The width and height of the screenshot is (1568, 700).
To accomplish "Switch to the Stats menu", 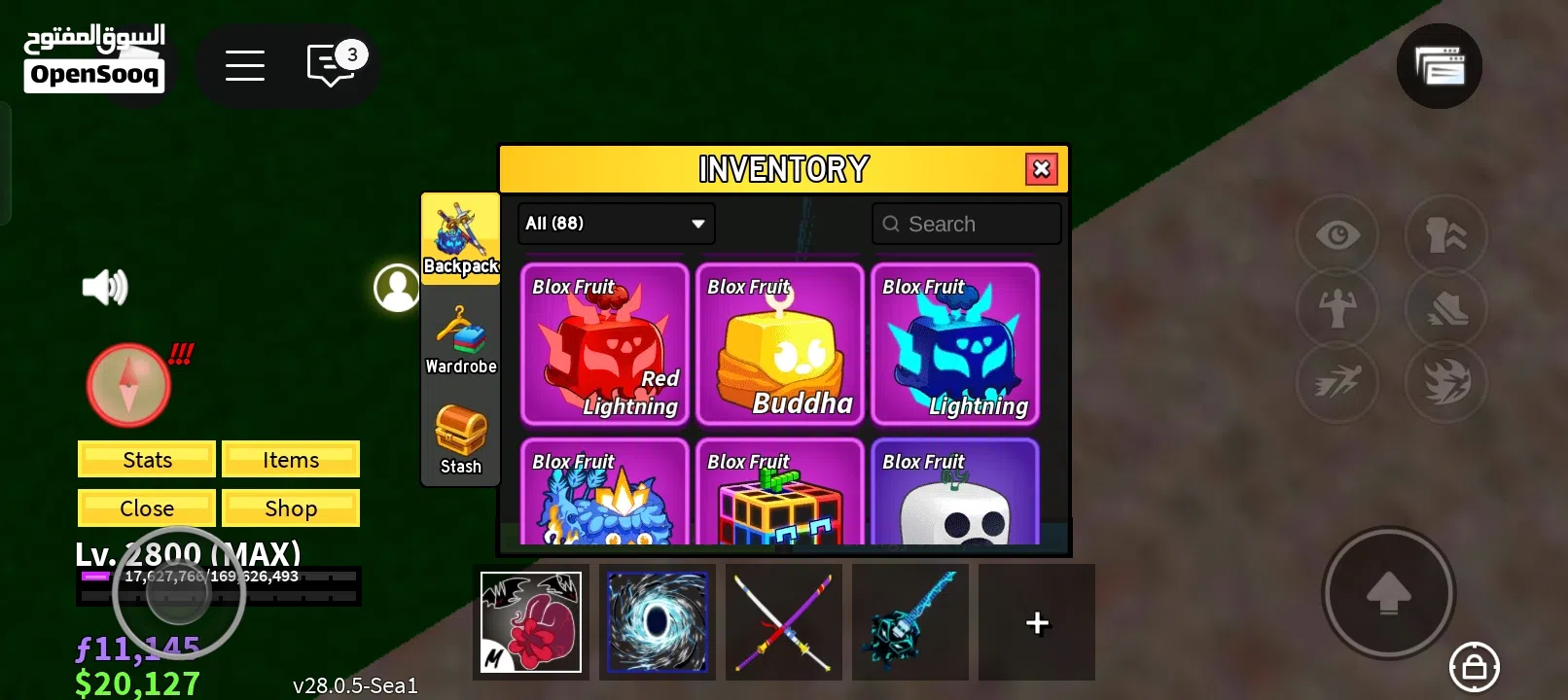I will click(146, 459).
